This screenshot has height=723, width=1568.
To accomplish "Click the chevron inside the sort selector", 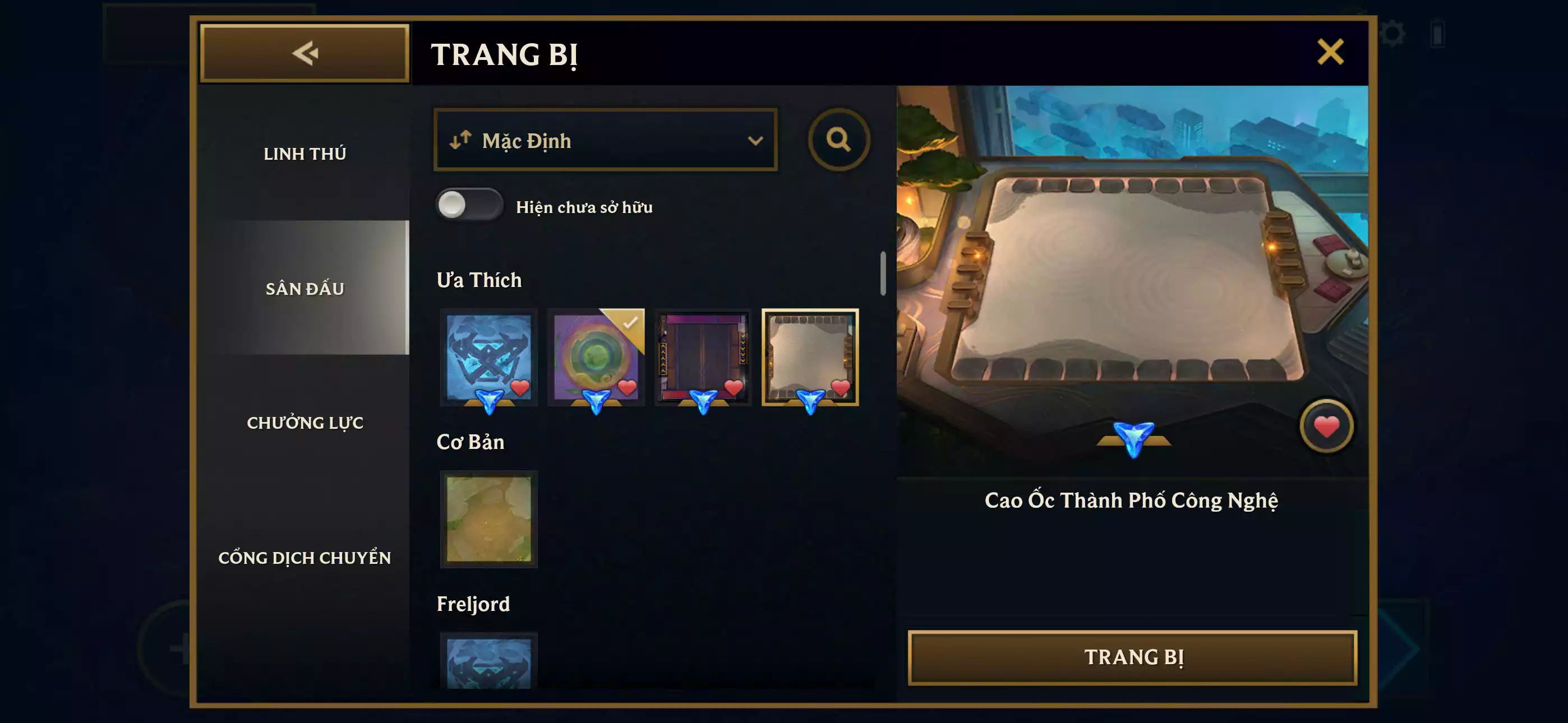I will [x=757, y=140].
